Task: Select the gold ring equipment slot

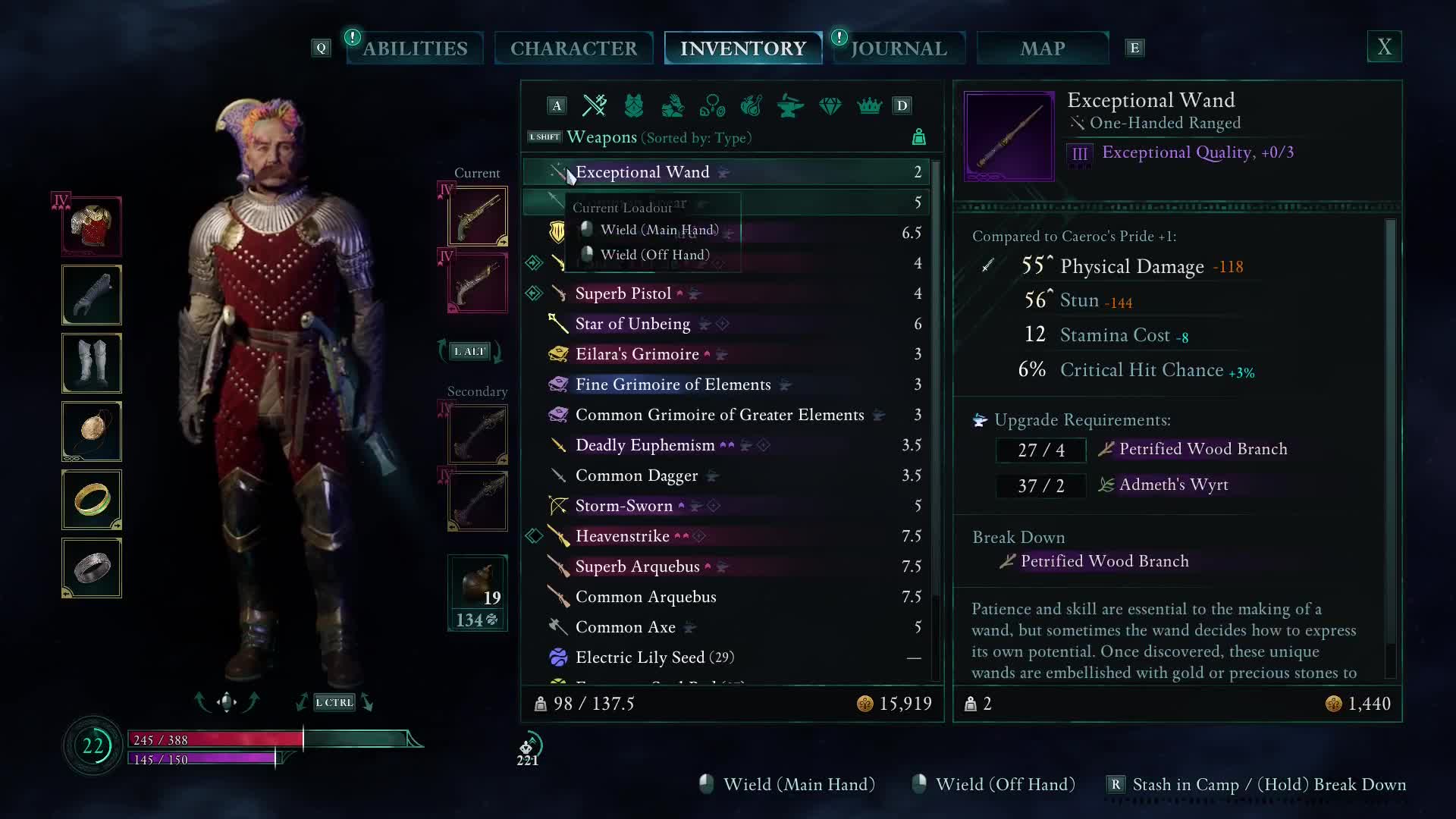Action: (92, 500)
